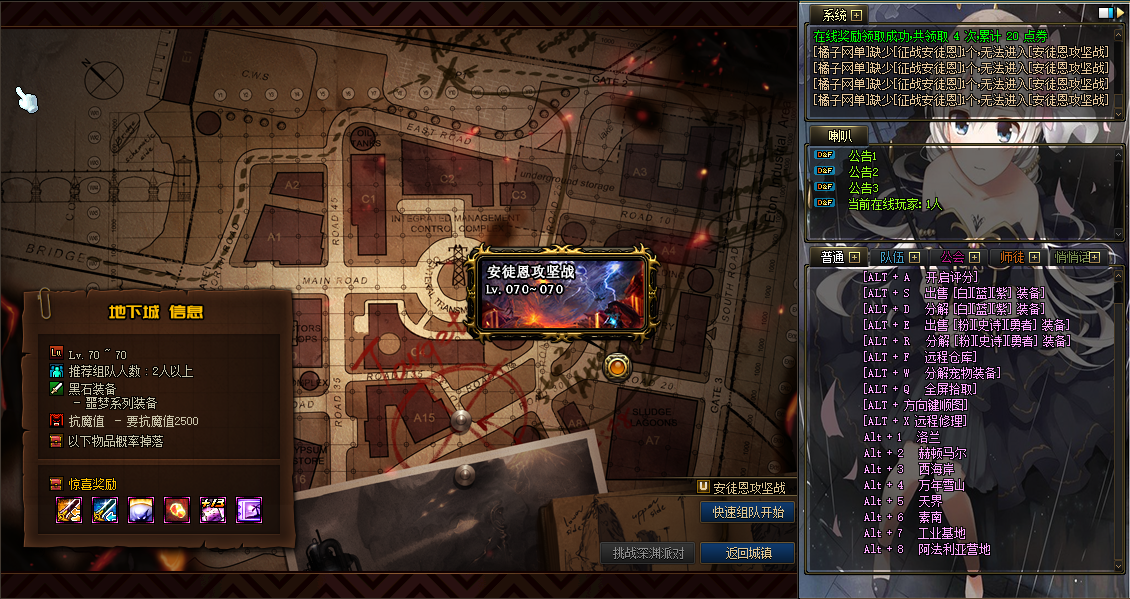Switch to the 师徒 mentor chat tab
Image resolution: width=1130 pixels, height=599 pixels.
[1013, 257]
